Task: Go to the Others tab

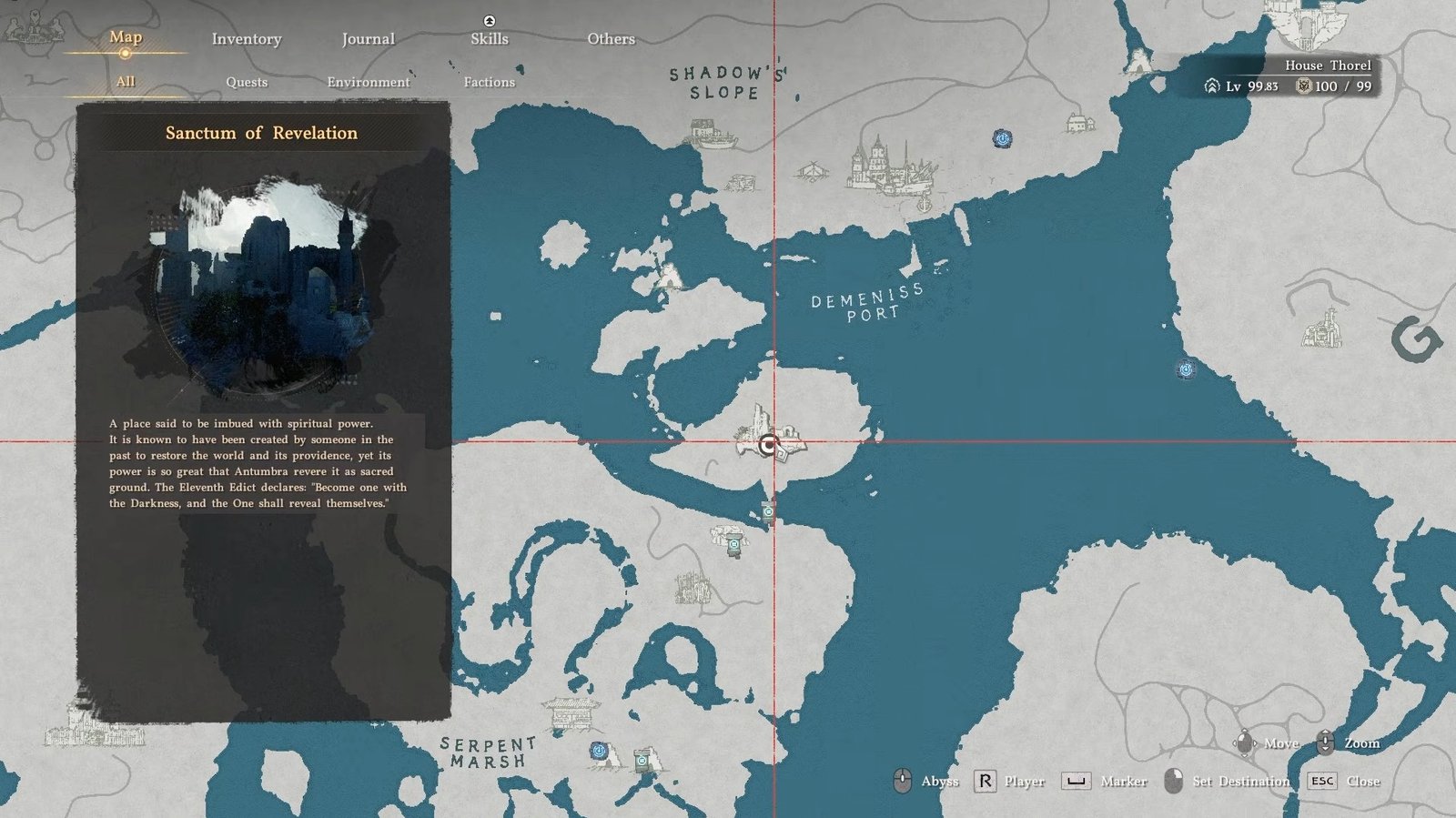Action: (611, 39)
